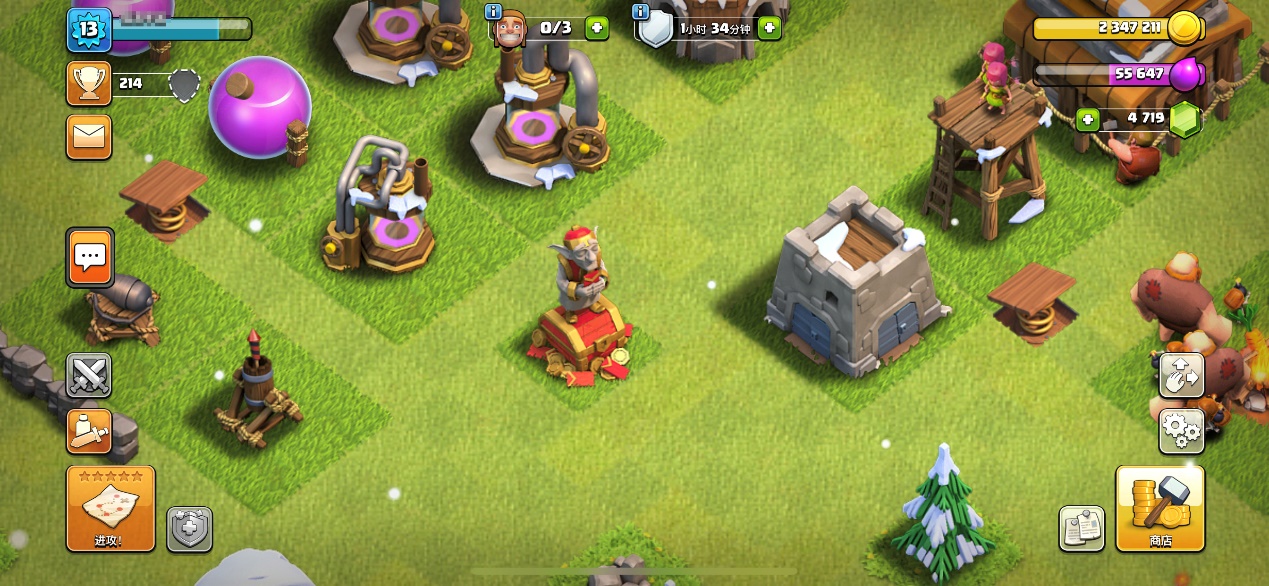The image size is (1269, 586).
Task: Open the settings gears button
Action: 1181,431
